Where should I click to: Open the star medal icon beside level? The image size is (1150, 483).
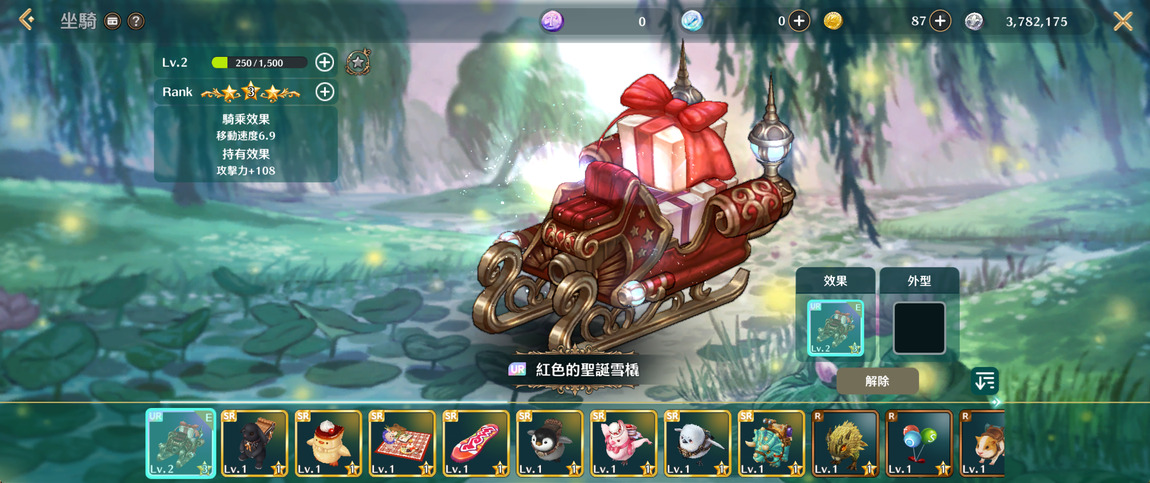357,63
